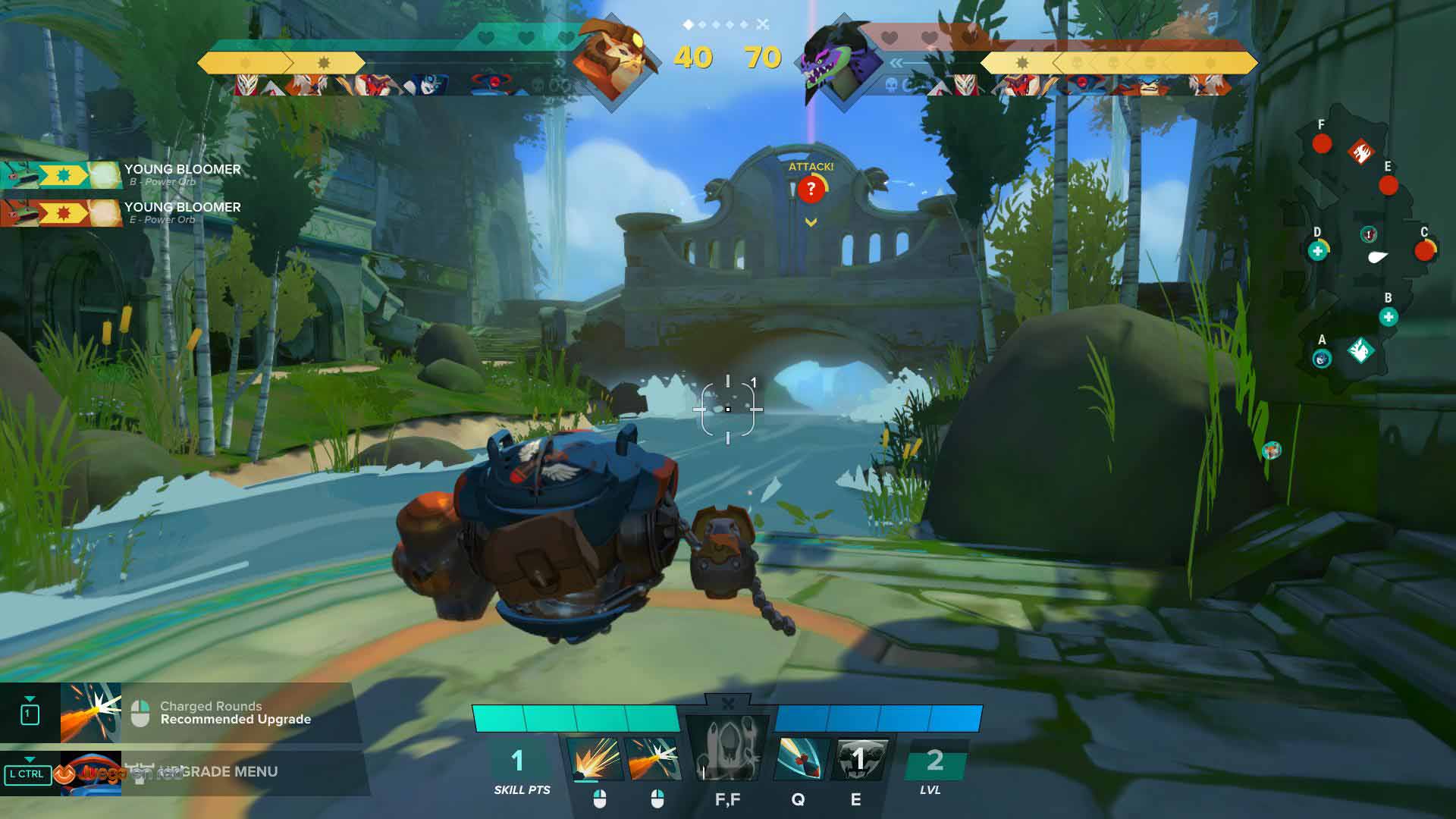The width and height of the screenshot is (1456, 819).
Task: Click the orange griffin guardian portrait
Action: (611, 61)
